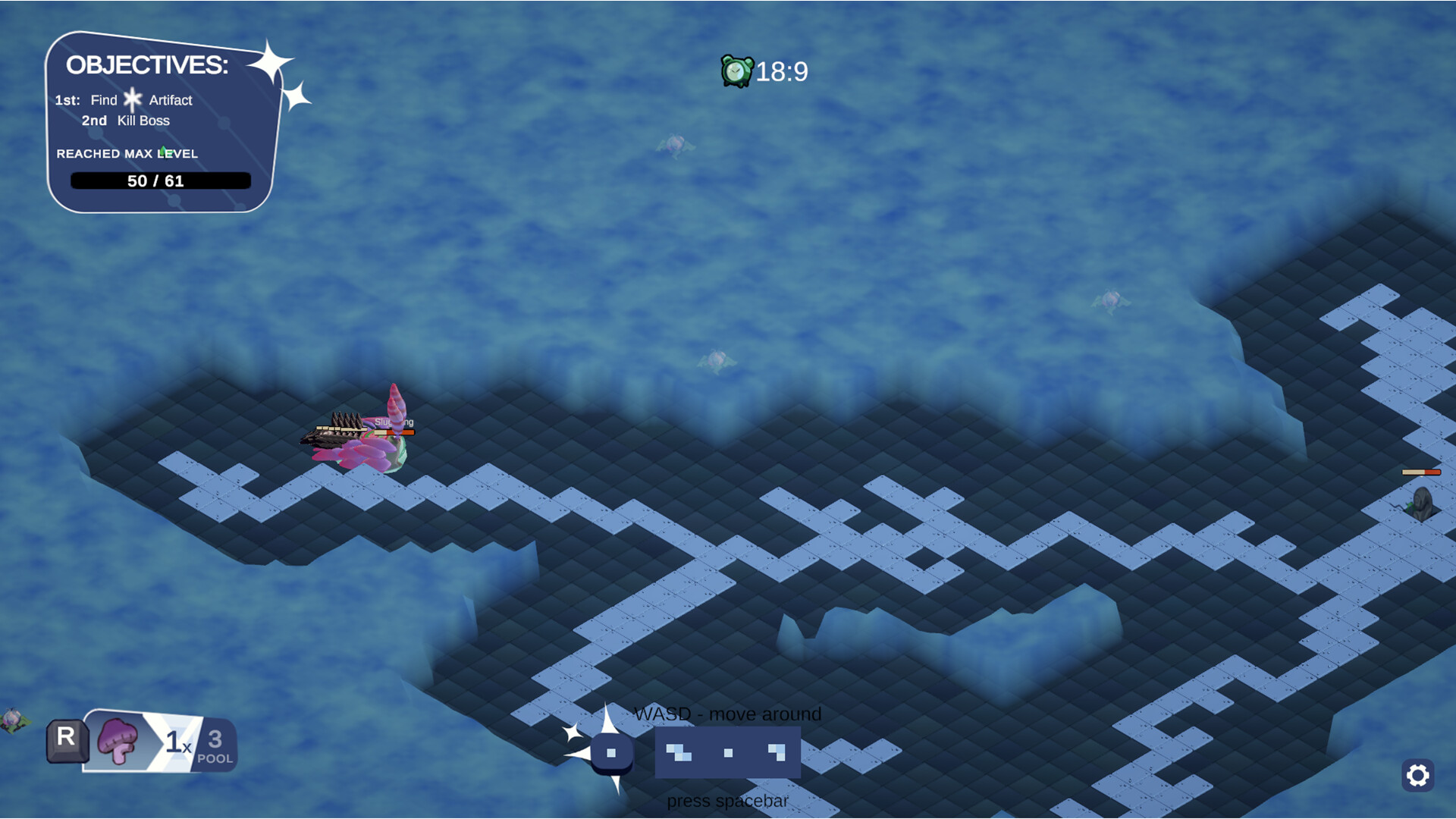Click the WASD - move around label
Viewport: 1456px width, 819px height.
click(x=727, y=714)
